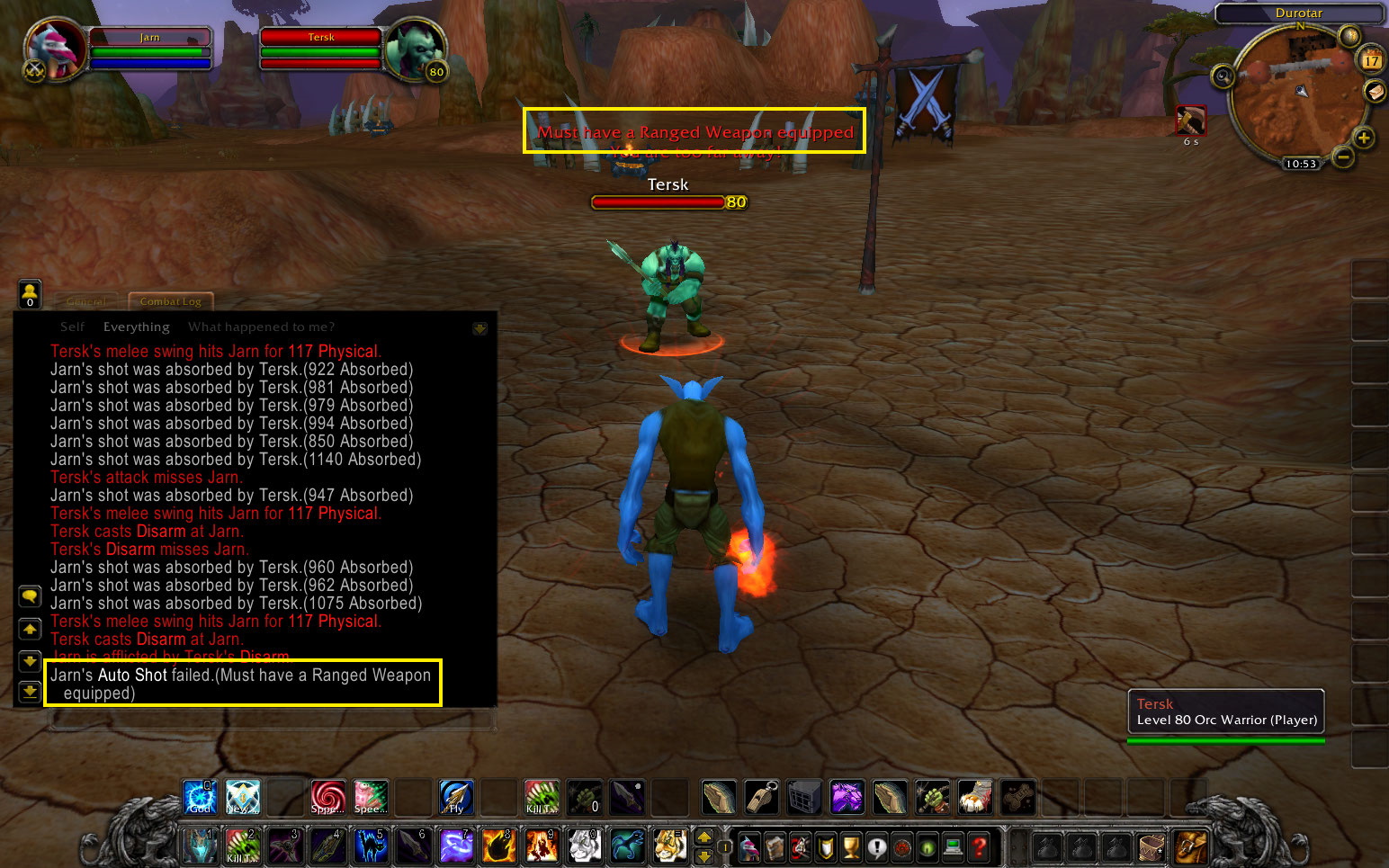Image resolution: width=1389 pixels, height=868 pixels.
Task: Switch to the Combat Log chat tab
Action: click(x=170, y=301)
